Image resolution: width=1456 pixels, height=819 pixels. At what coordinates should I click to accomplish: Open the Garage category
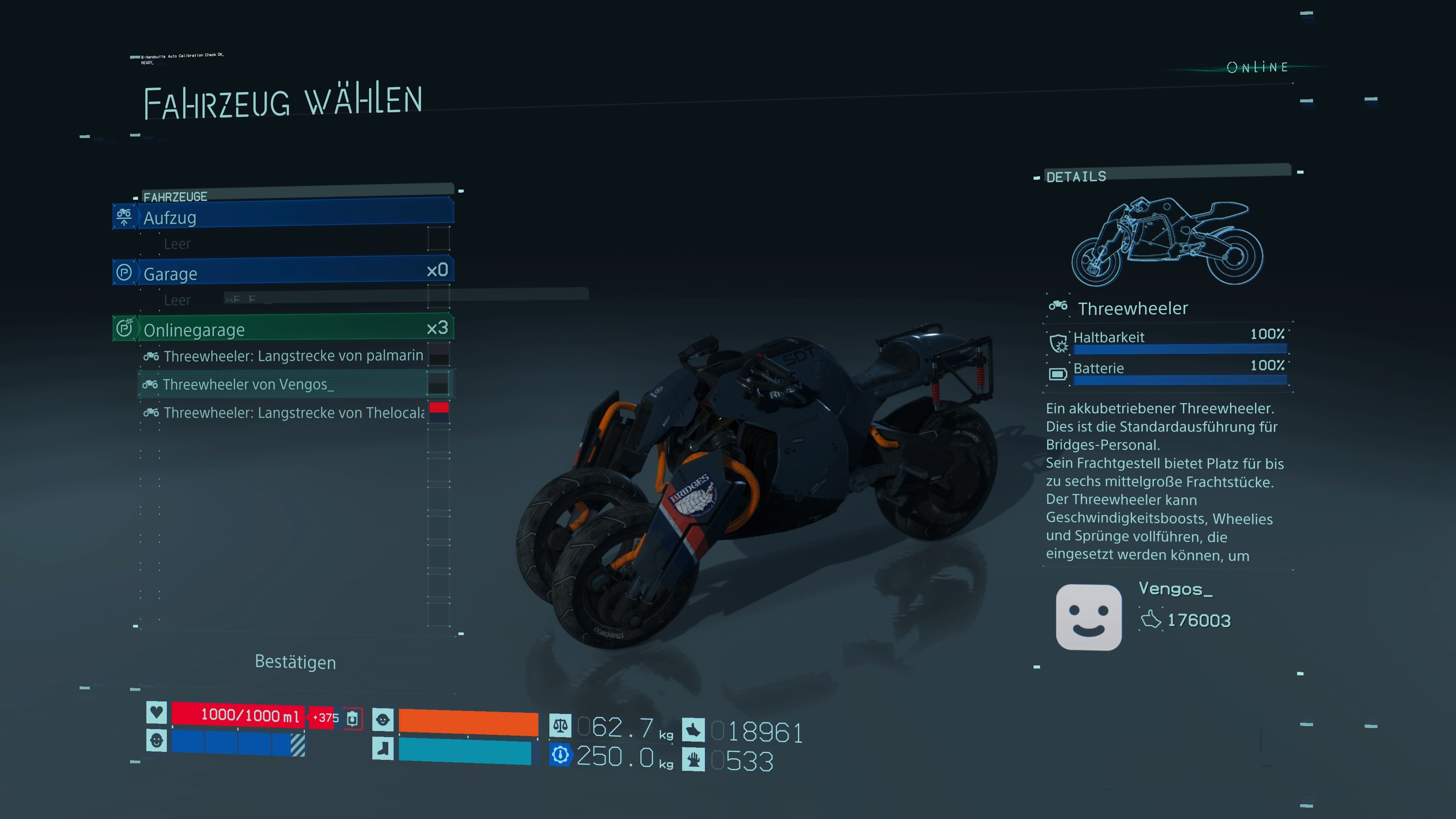[x=282, y=273]
